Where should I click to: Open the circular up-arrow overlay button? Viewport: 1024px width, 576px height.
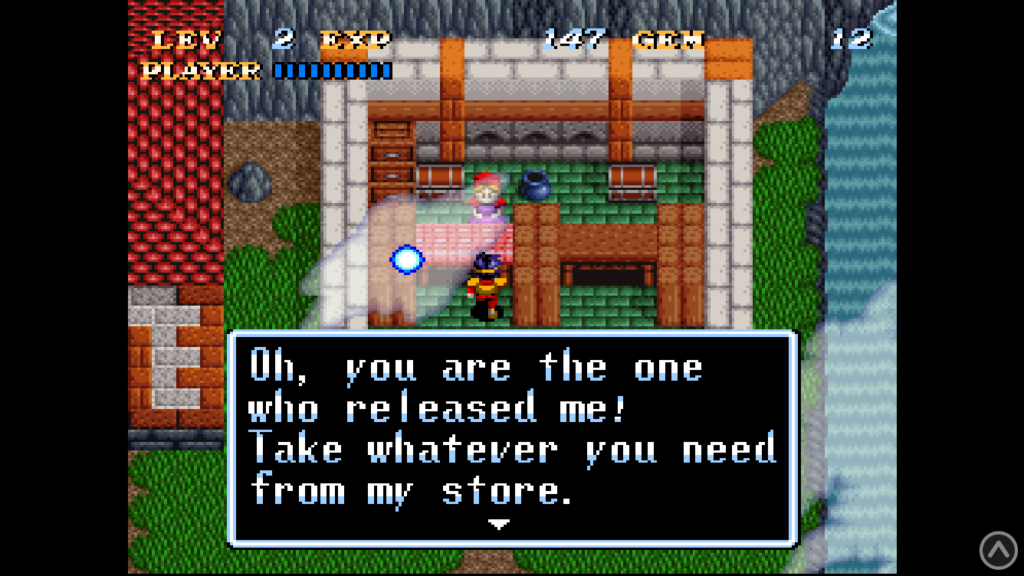pos(997,549)
